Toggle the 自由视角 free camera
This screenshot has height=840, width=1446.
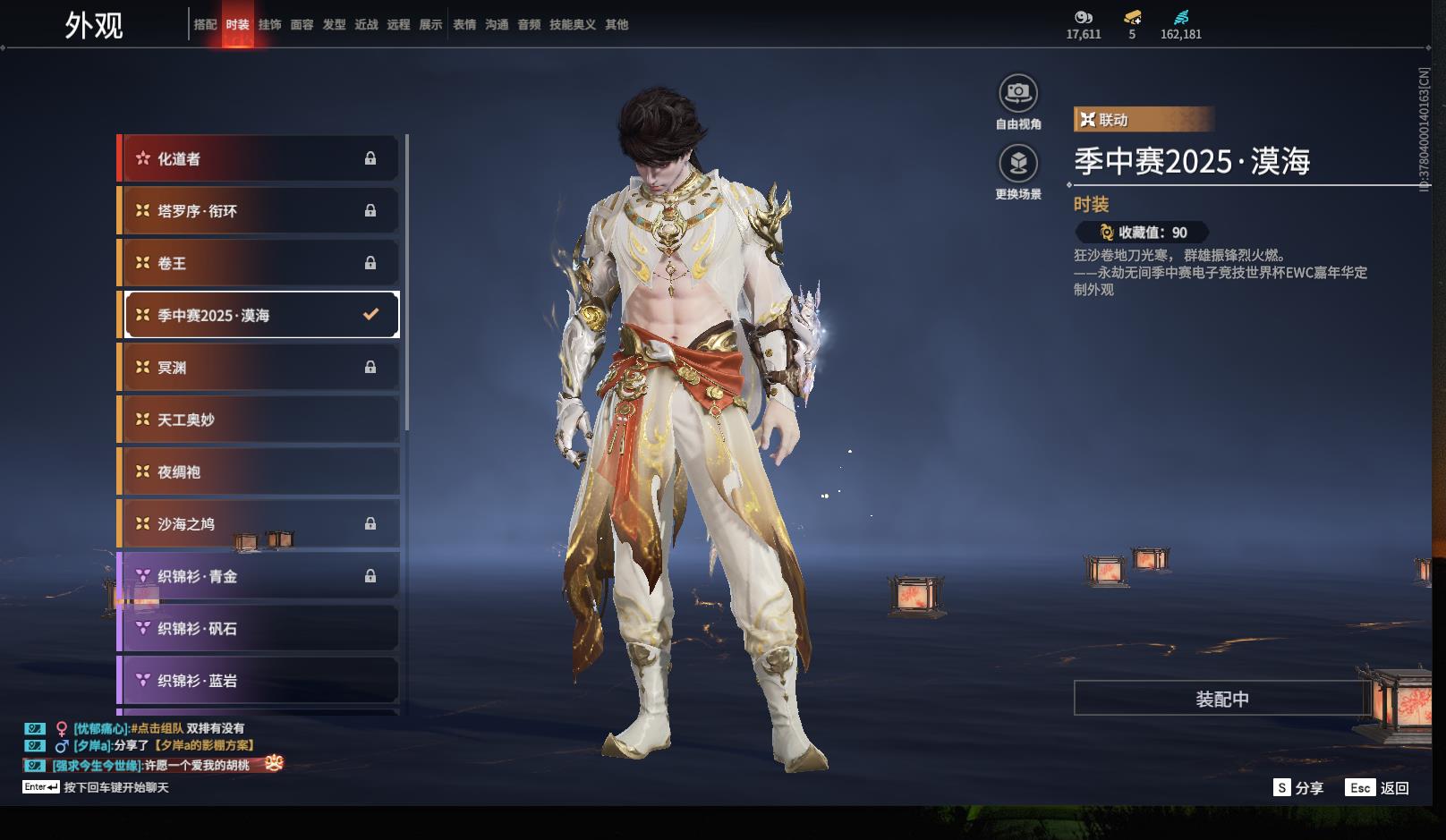[1018, 93]
